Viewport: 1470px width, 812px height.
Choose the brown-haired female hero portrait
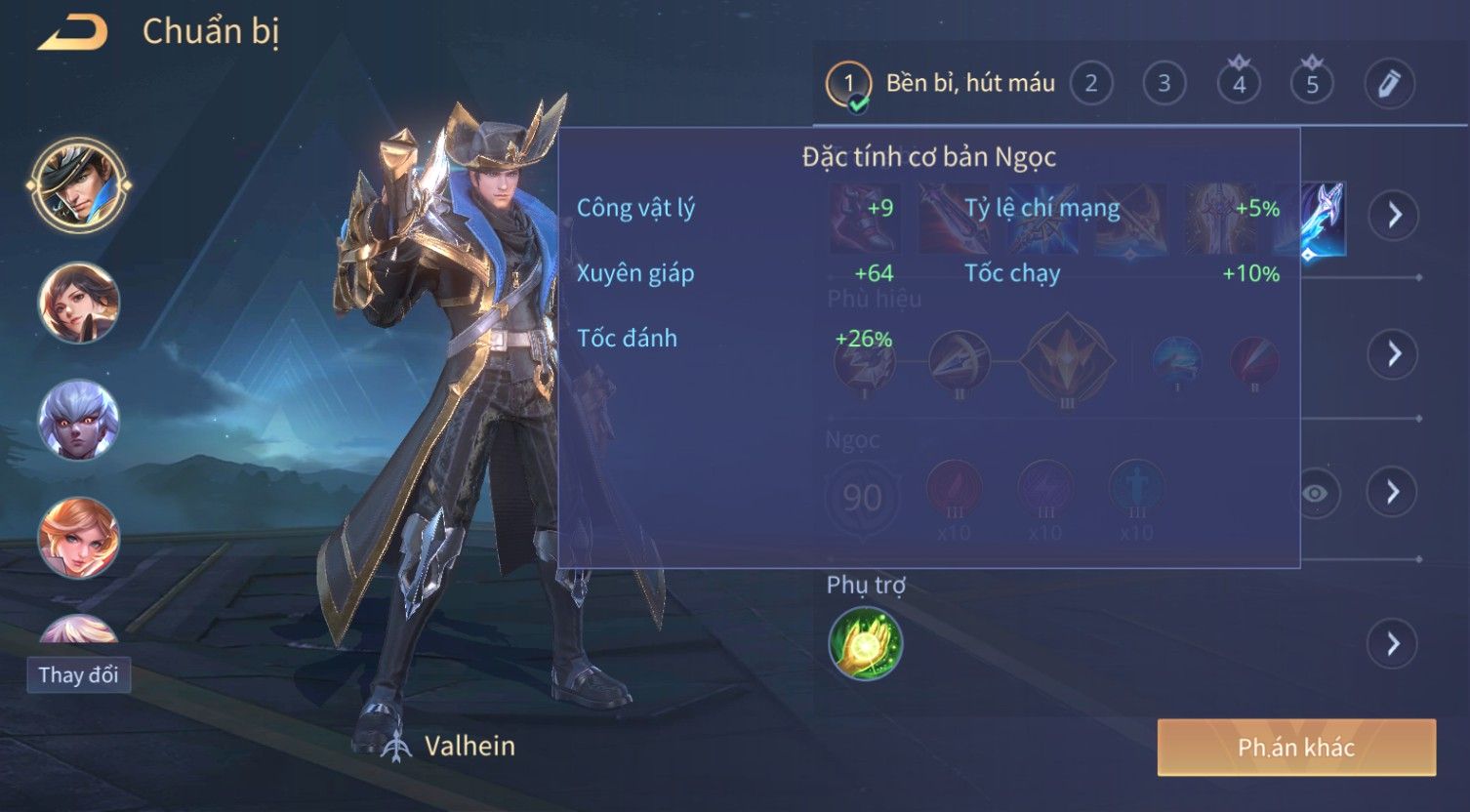coord(79,303)
